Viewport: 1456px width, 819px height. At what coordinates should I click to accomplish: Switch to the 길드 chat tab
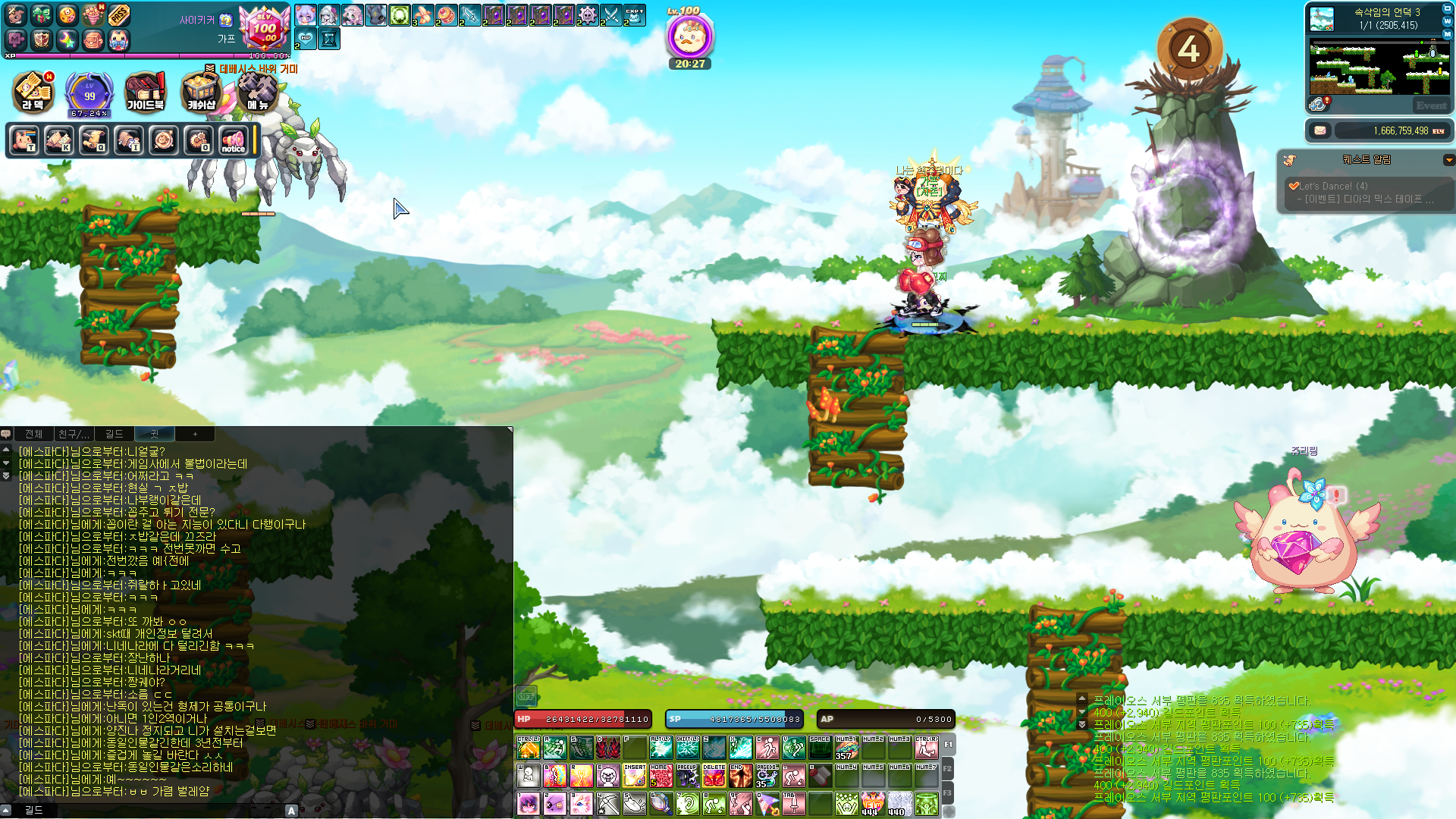[x=114, y=434]
